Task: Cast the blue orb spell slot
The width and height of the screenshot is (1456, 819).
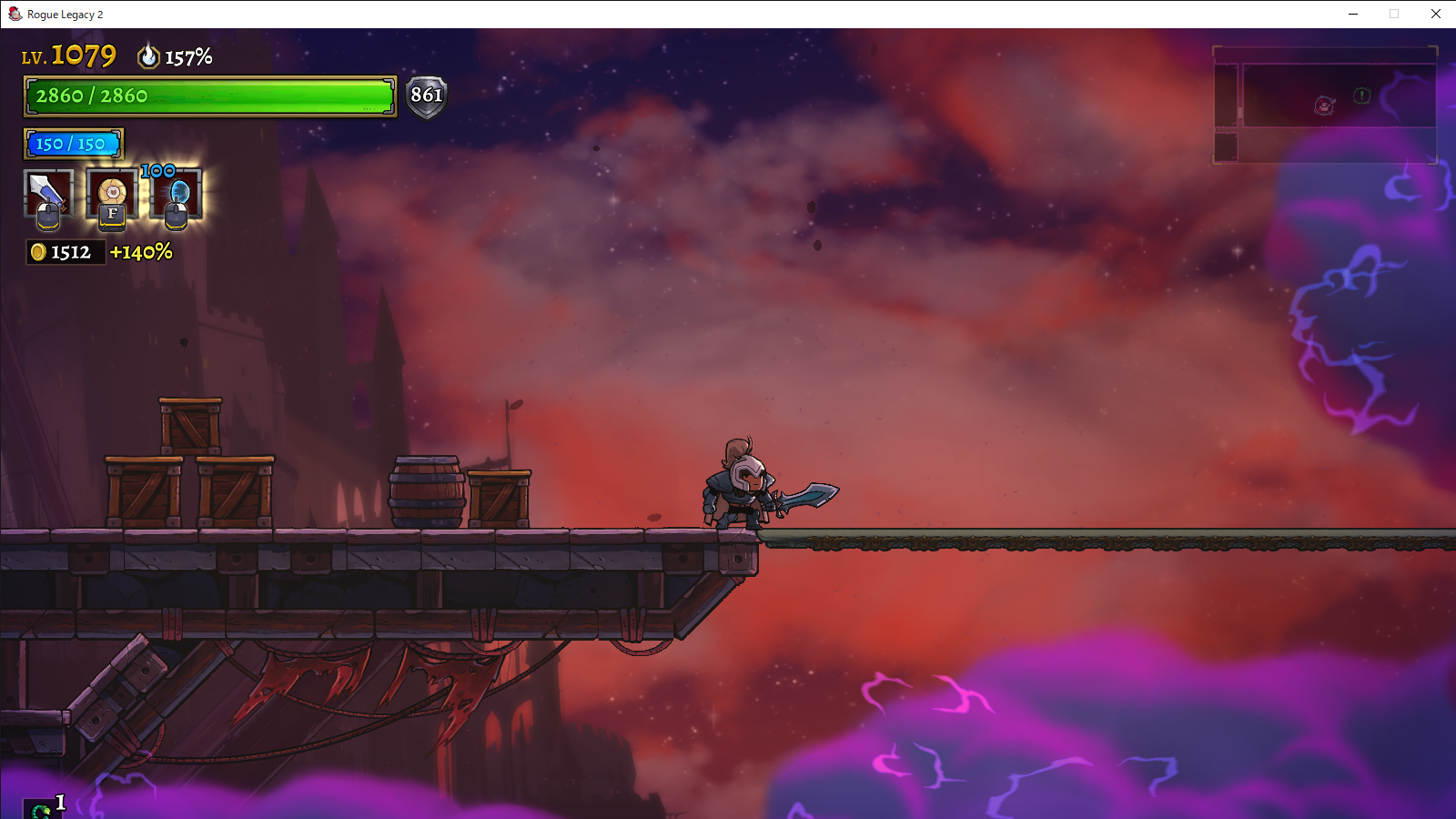Action: pos(177,194)
